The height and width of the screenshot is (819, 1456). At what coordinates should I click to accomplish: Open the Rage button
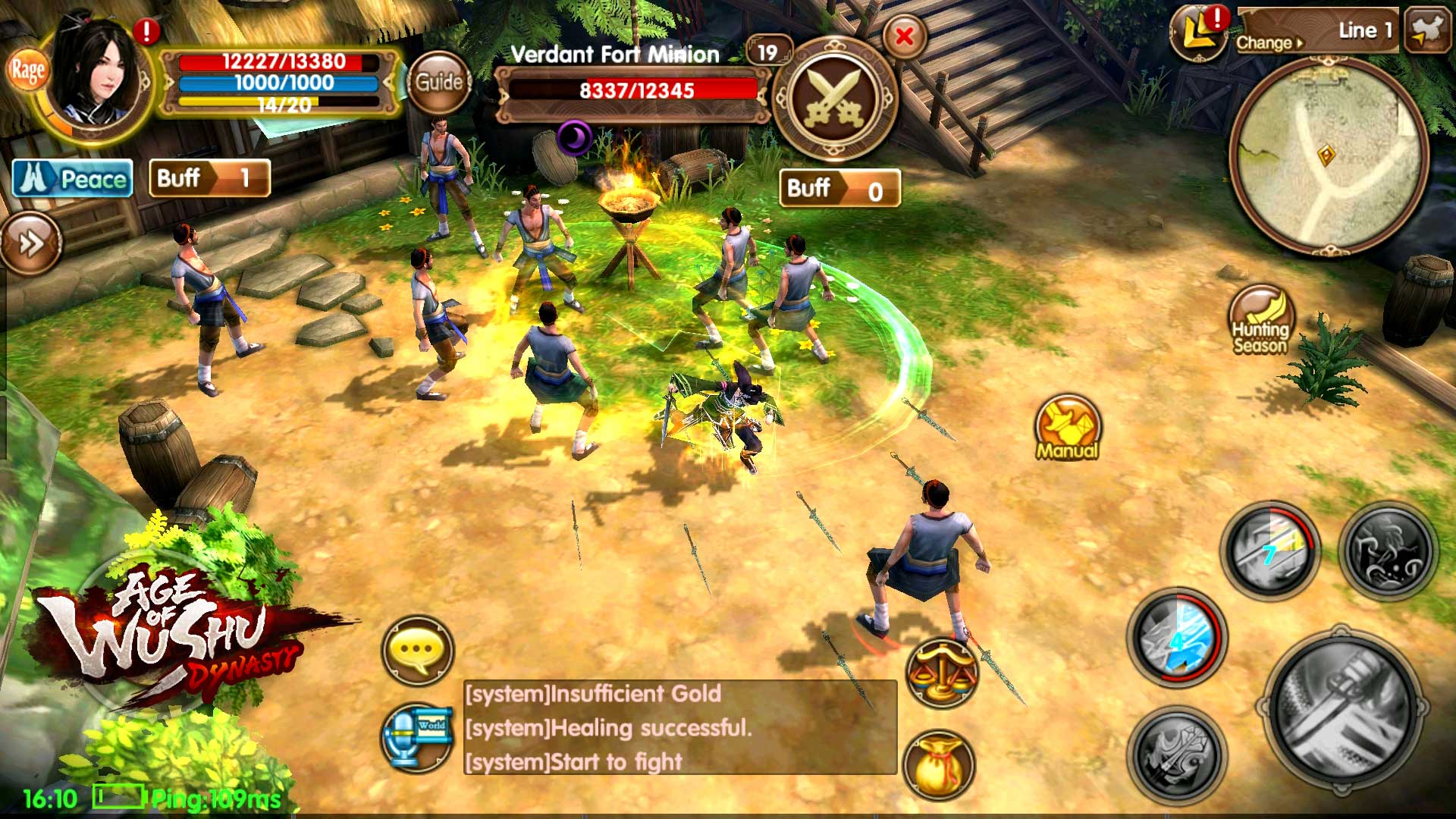tap(28, 71)
